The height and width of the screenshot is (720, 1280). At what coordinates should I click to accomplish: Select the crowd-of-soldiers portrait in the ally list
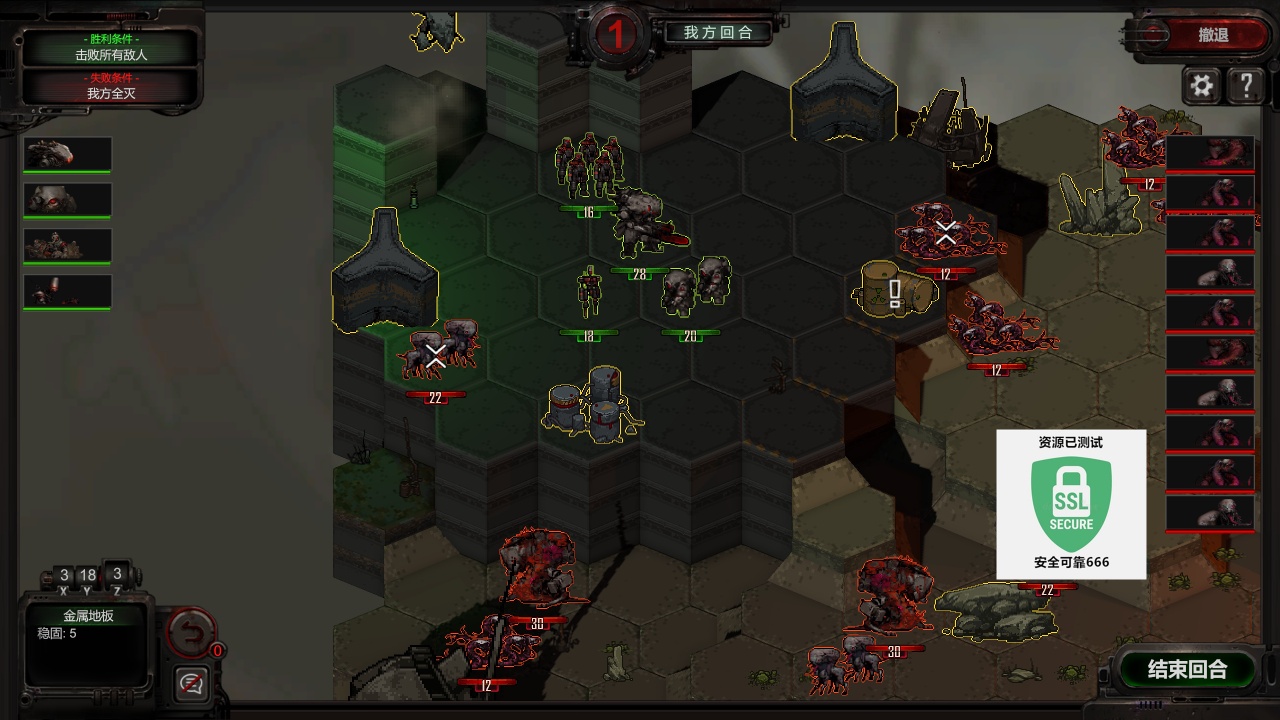pos(67,246)
